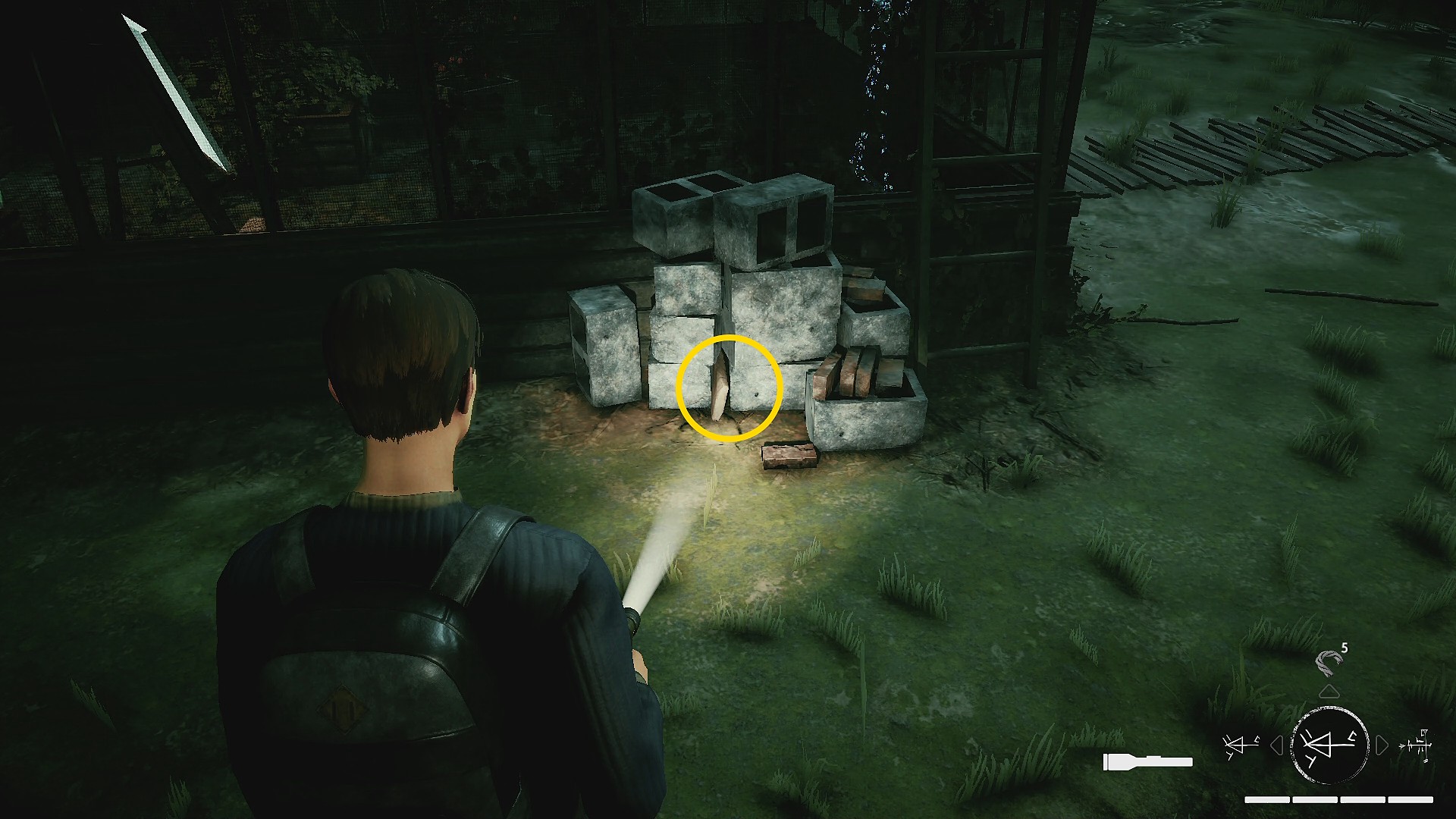Image resolution: width=1456 pixels, height=819 pixels.
Task: Cycle signs with the right-pointing triangle arrow
Action: tap(1382, 745)
